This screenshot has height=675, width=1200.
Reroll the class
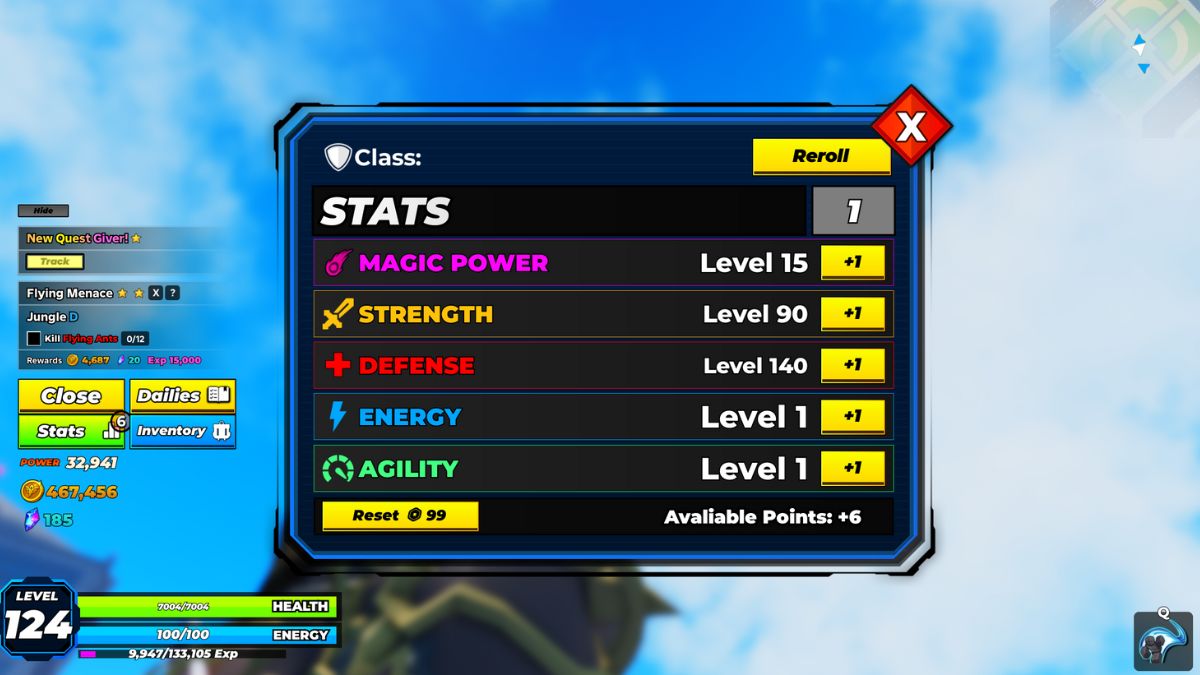821,156
